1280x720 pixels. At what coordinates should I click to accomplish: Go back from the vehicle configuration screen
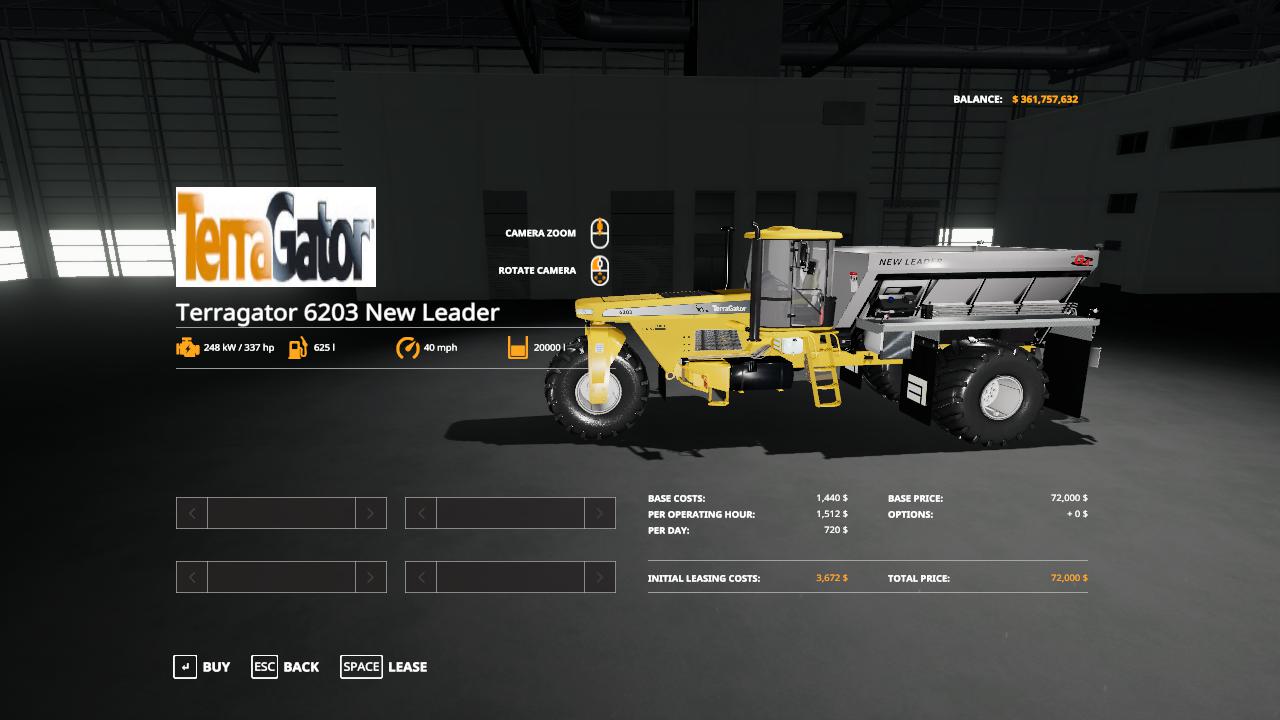coord(286,667)
